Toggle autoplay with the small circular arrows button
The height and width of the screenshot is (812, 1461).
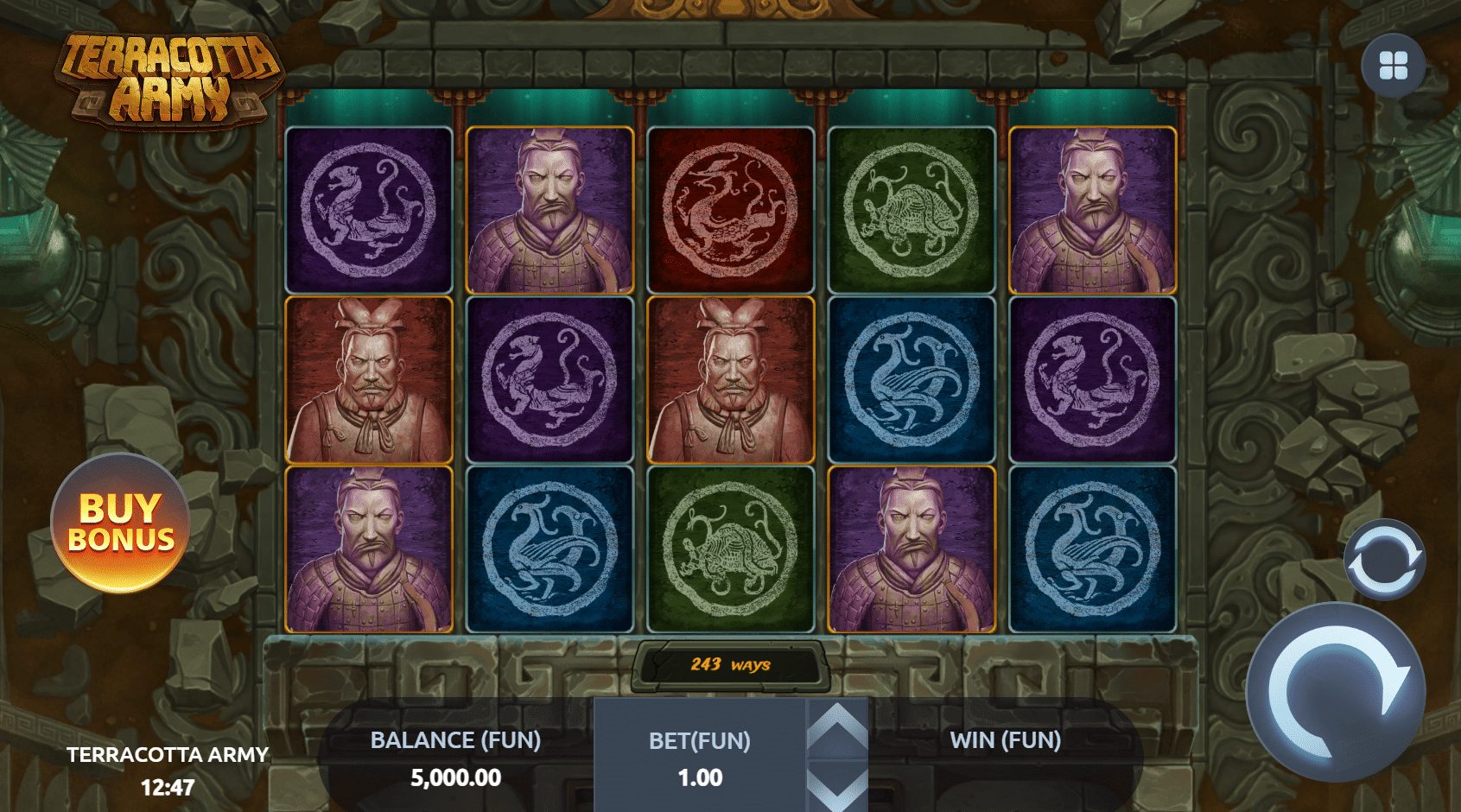(1384, 560)
